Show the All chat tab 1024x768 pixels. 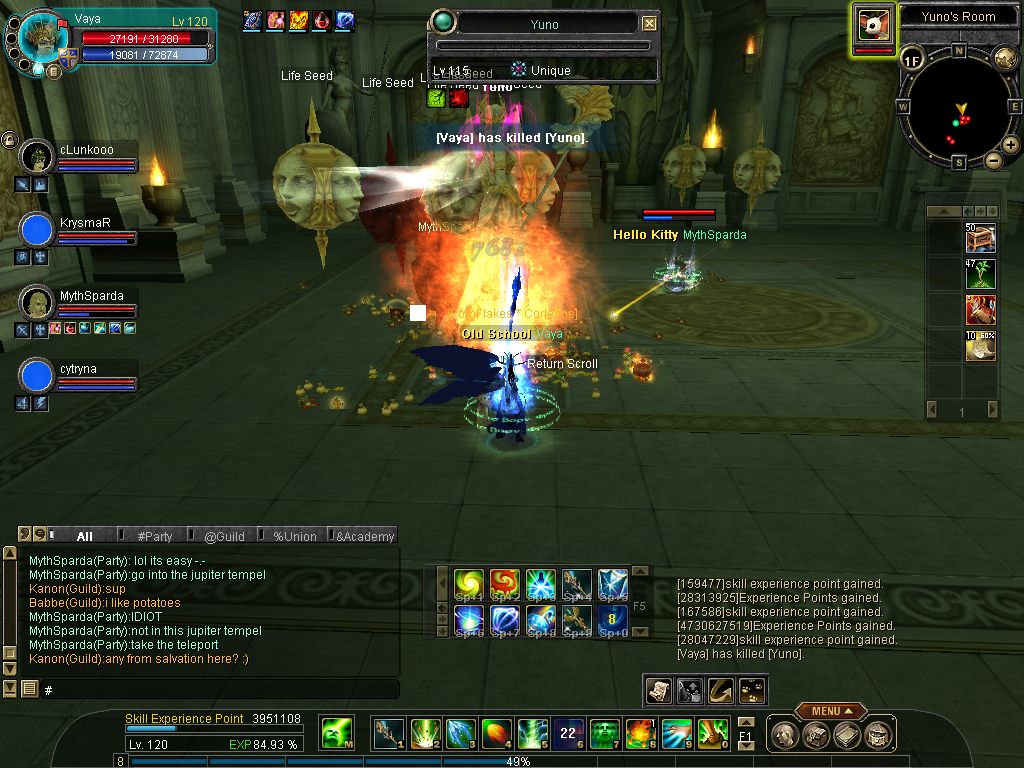[84, 536]
